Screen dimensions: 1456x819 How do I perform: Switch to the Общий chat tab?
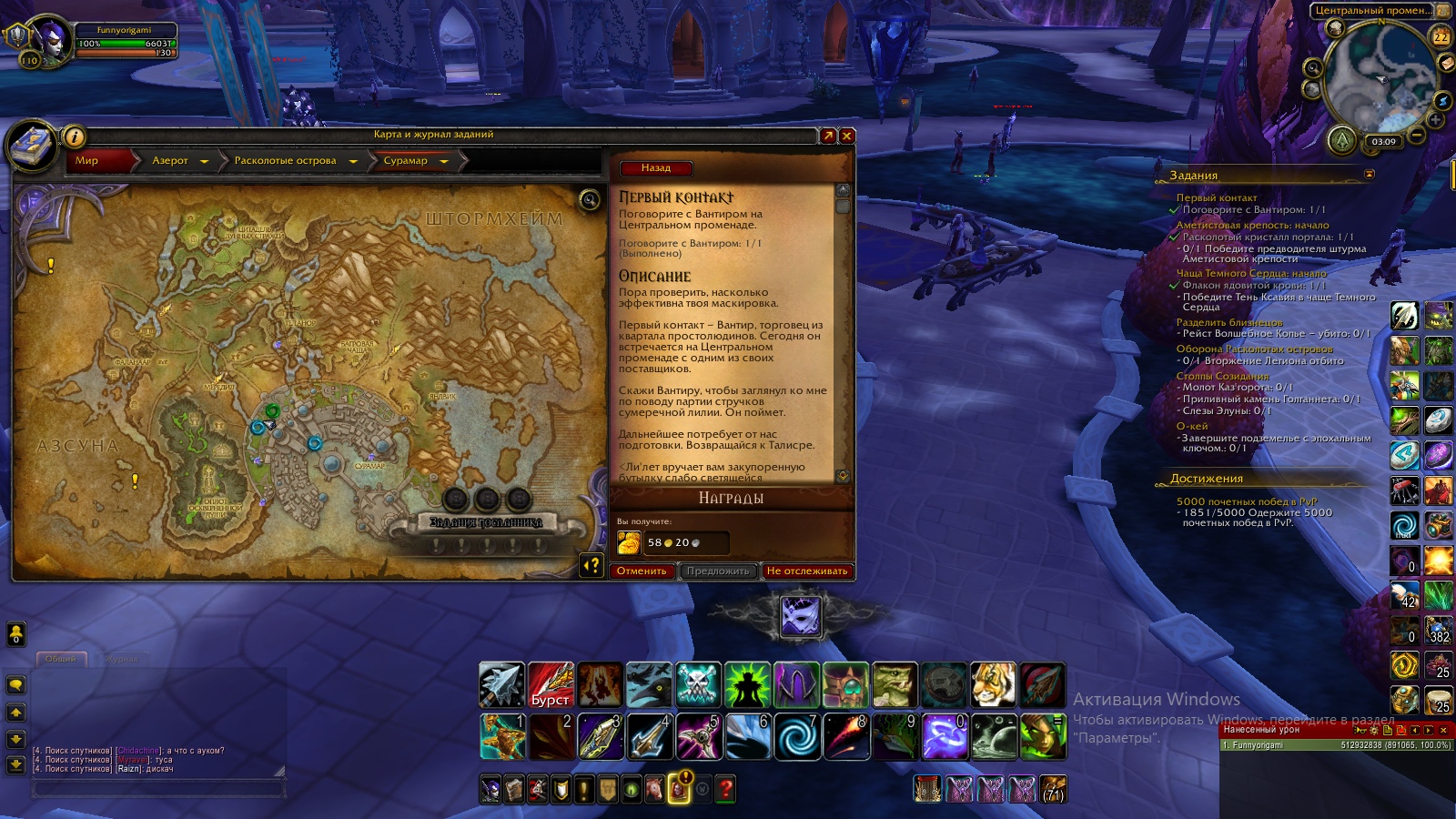pos(61,659)
